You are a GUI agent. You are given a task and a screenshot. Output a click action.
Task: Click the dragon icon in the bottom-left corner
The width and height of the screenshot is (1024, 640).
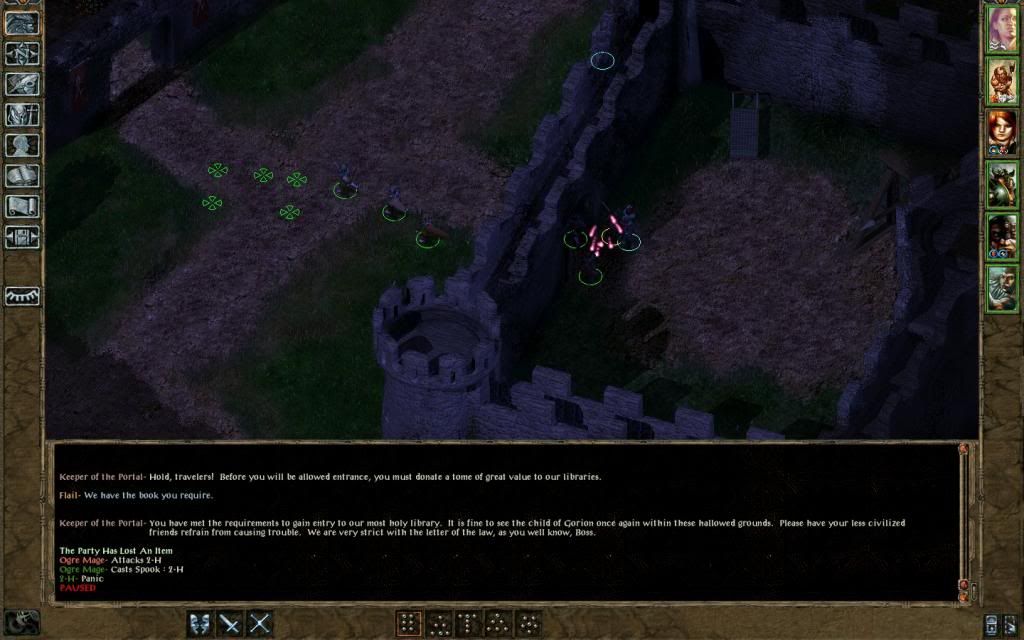[22, 622]
